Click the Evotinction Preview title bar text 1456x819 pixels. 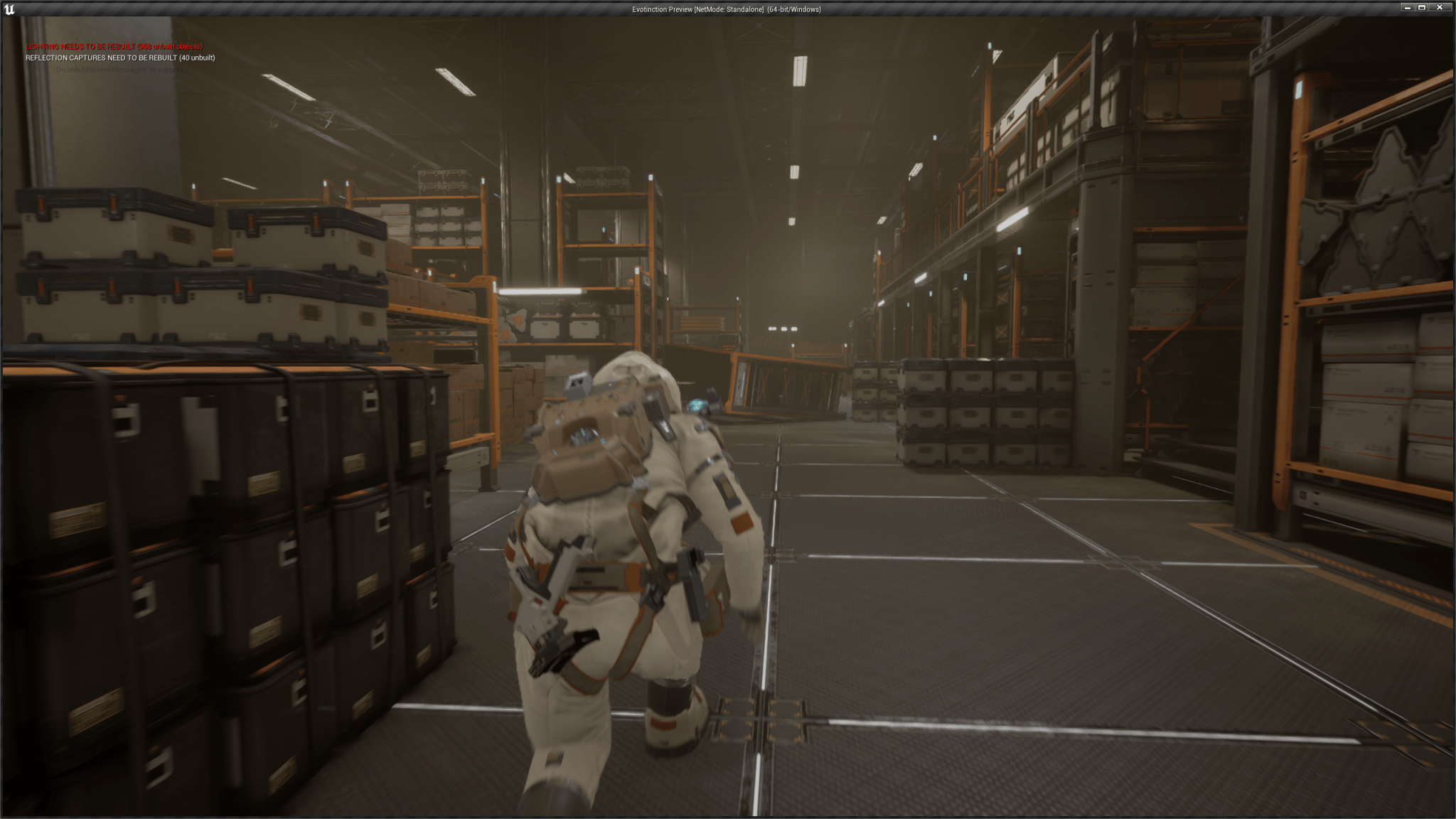tap(661, 9)
